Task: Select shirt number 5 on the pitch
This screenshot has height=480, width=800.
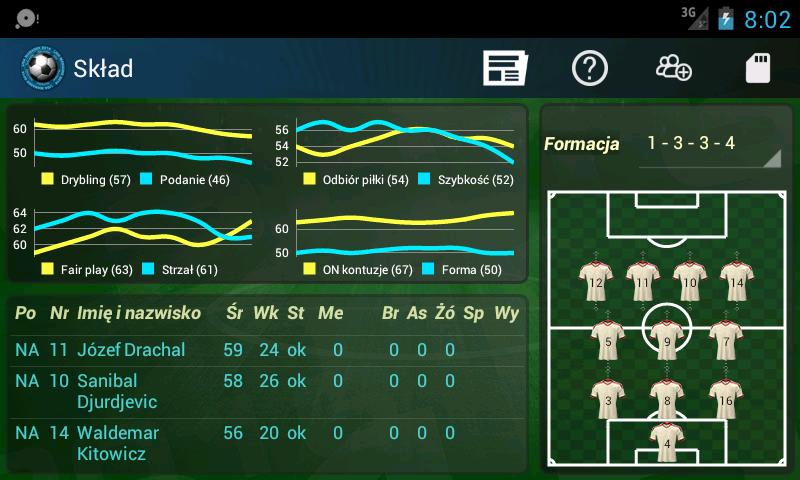Action: tap(607, 340)
